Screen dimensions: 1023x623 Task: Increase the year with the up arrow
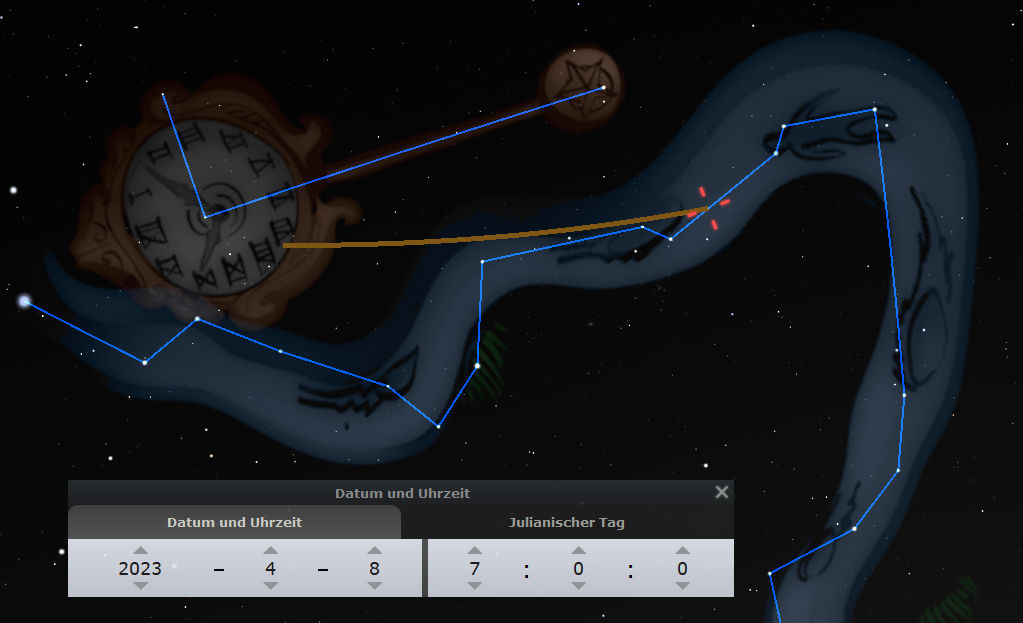pyautogui.click(x=140, y=550)
